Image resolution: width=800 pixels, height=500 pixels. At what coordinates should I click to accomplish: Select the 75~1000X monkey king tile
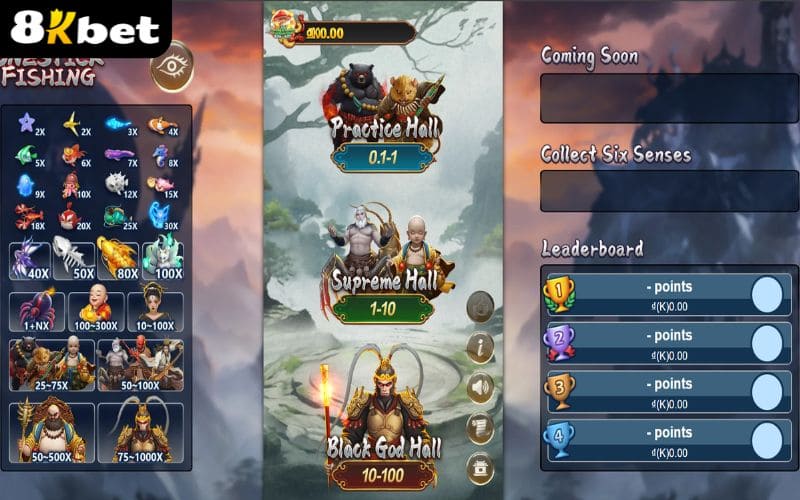point(140,434)
